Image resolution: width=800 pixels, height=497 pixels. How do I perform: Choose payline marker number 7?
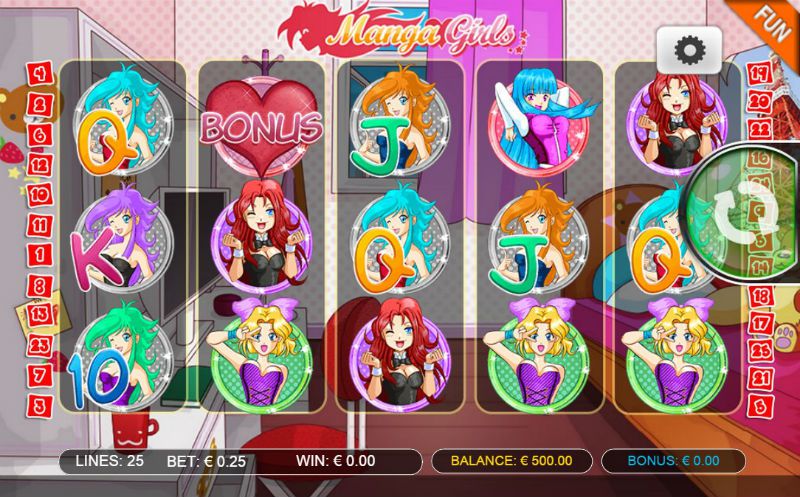(x=40, y=375)
